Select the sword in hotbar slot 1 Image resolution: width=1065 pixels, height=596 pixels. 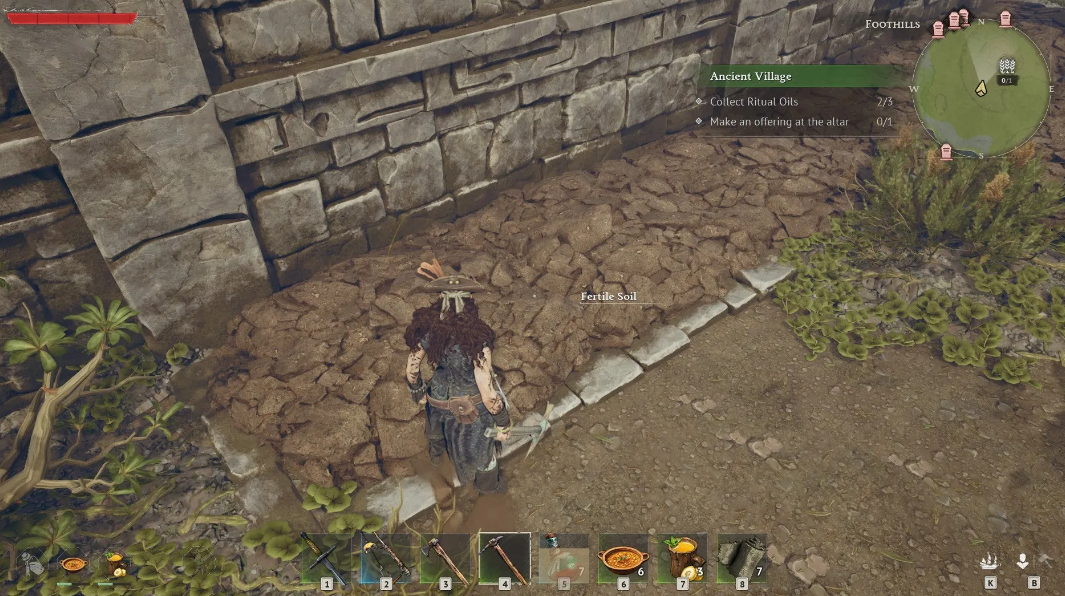click(326, 557)
